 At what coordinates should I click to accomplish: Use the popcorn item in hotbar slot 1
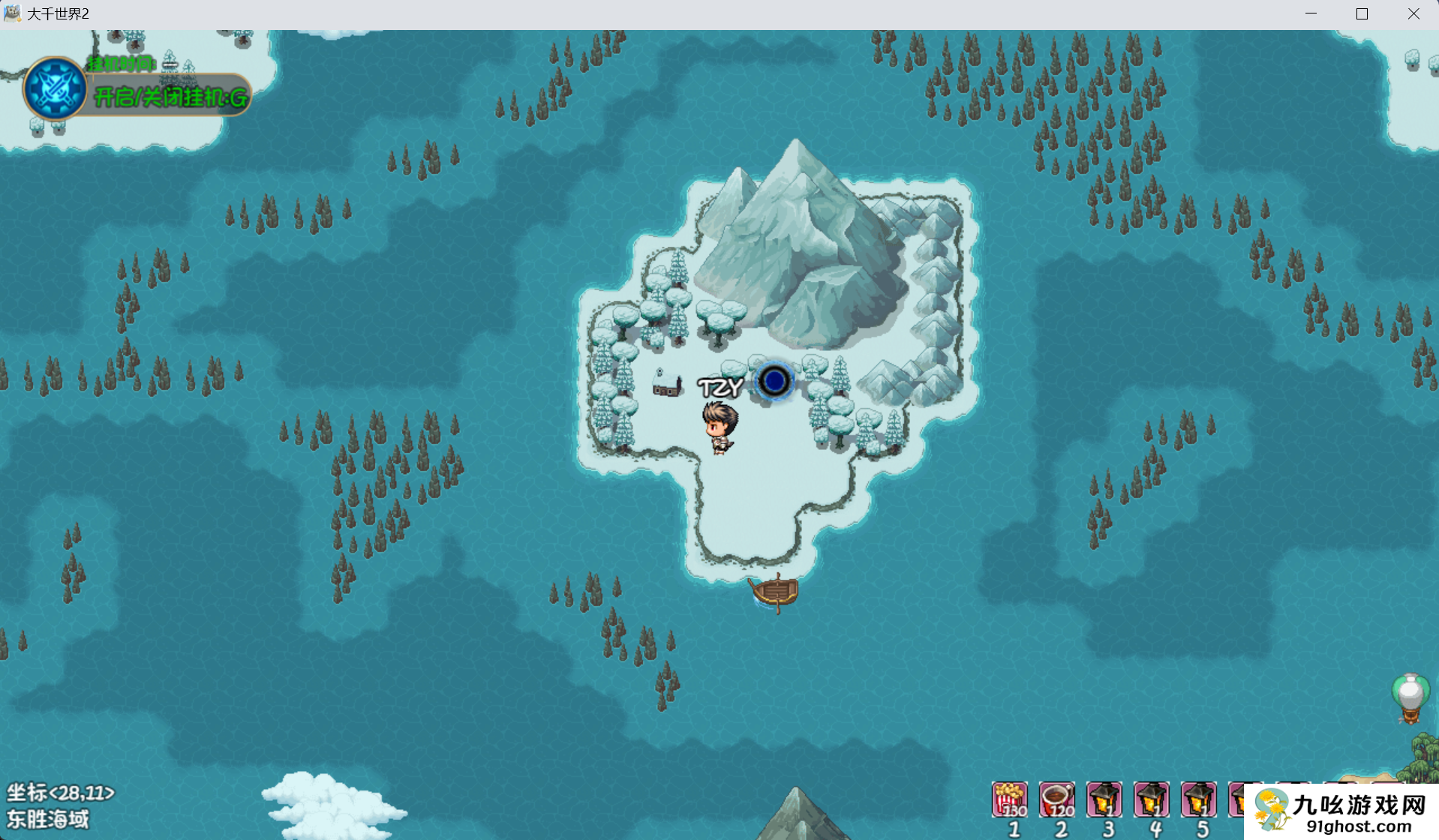1010,799
